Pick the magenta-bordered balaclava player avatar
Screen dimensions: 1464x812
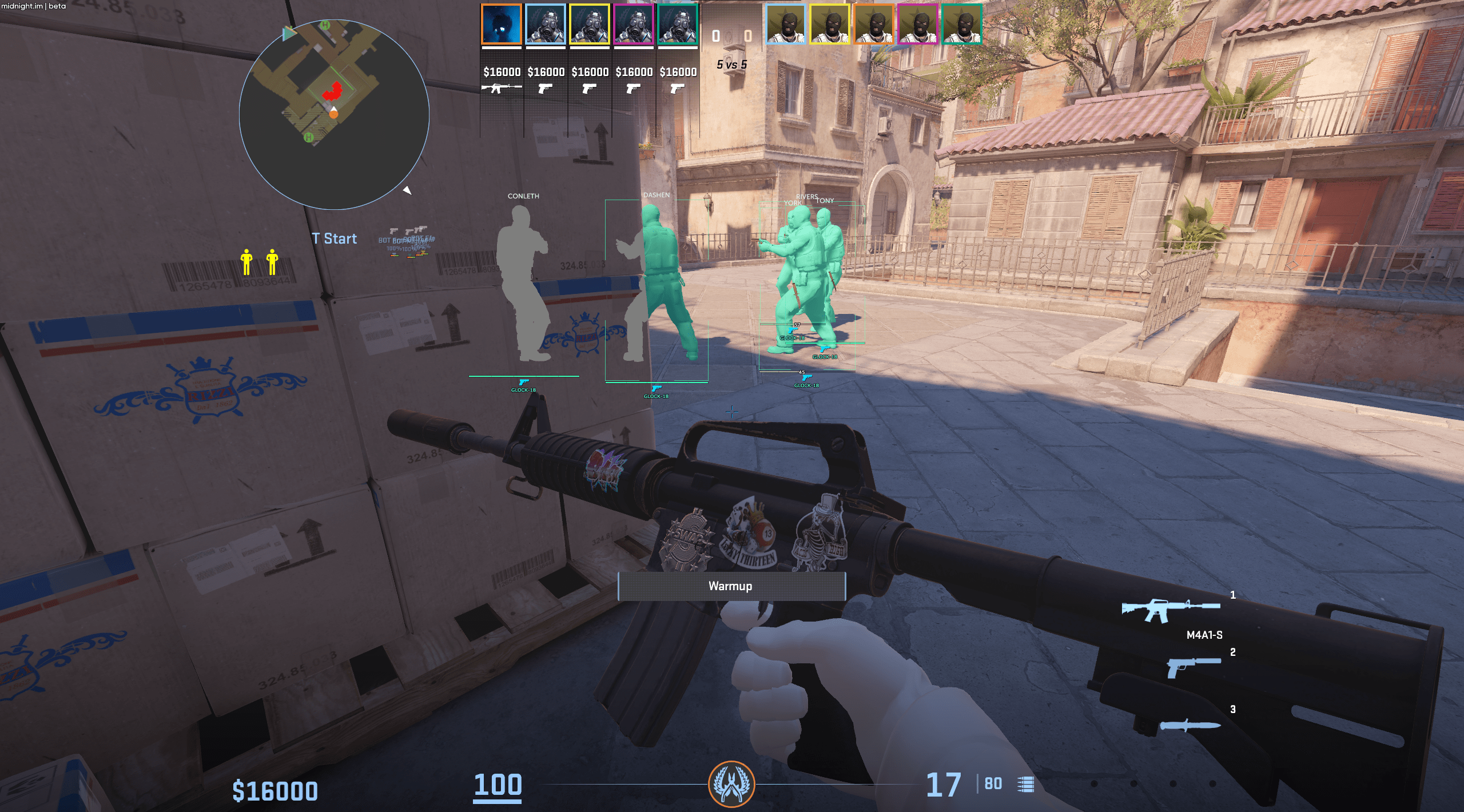(x=917, y=25)
